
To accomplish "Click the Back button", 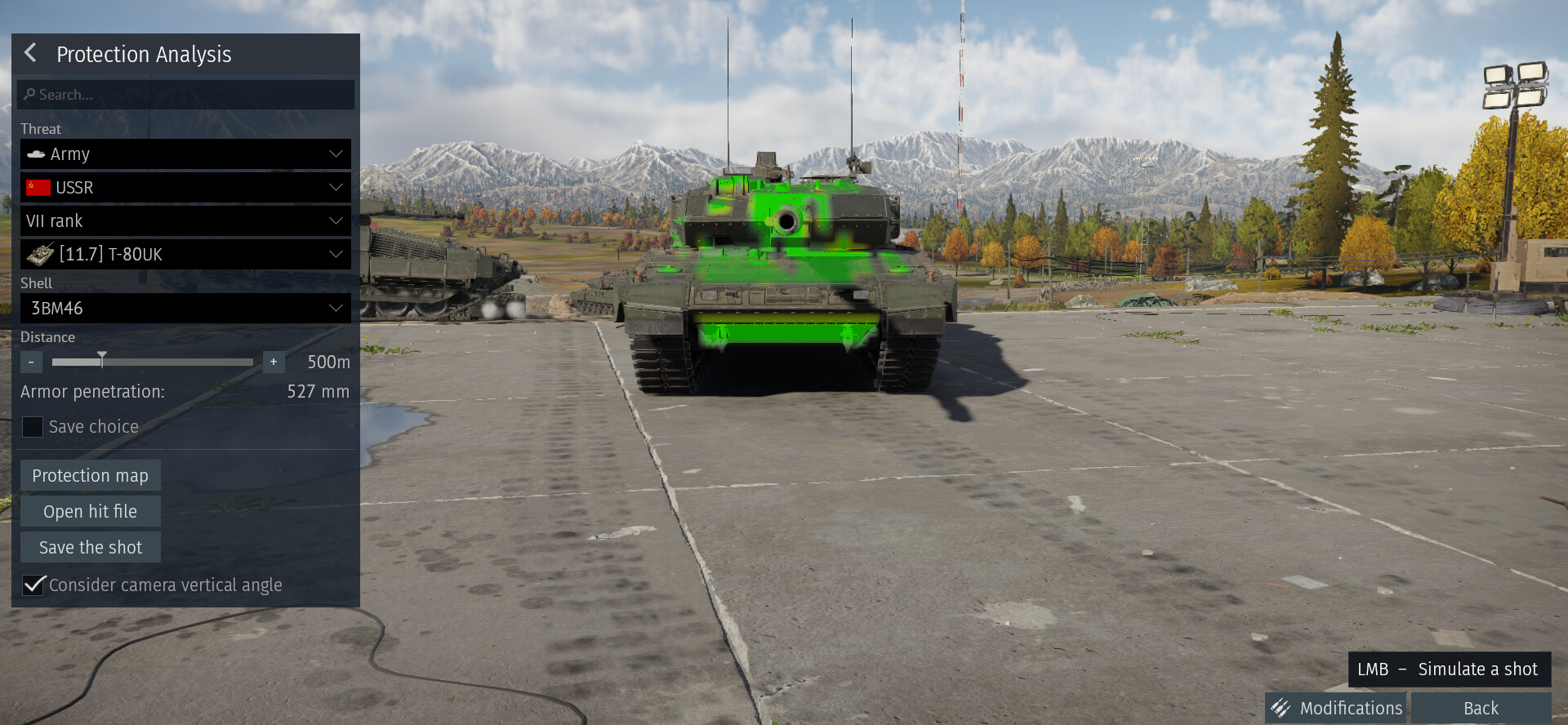I will coord(1481,708).
